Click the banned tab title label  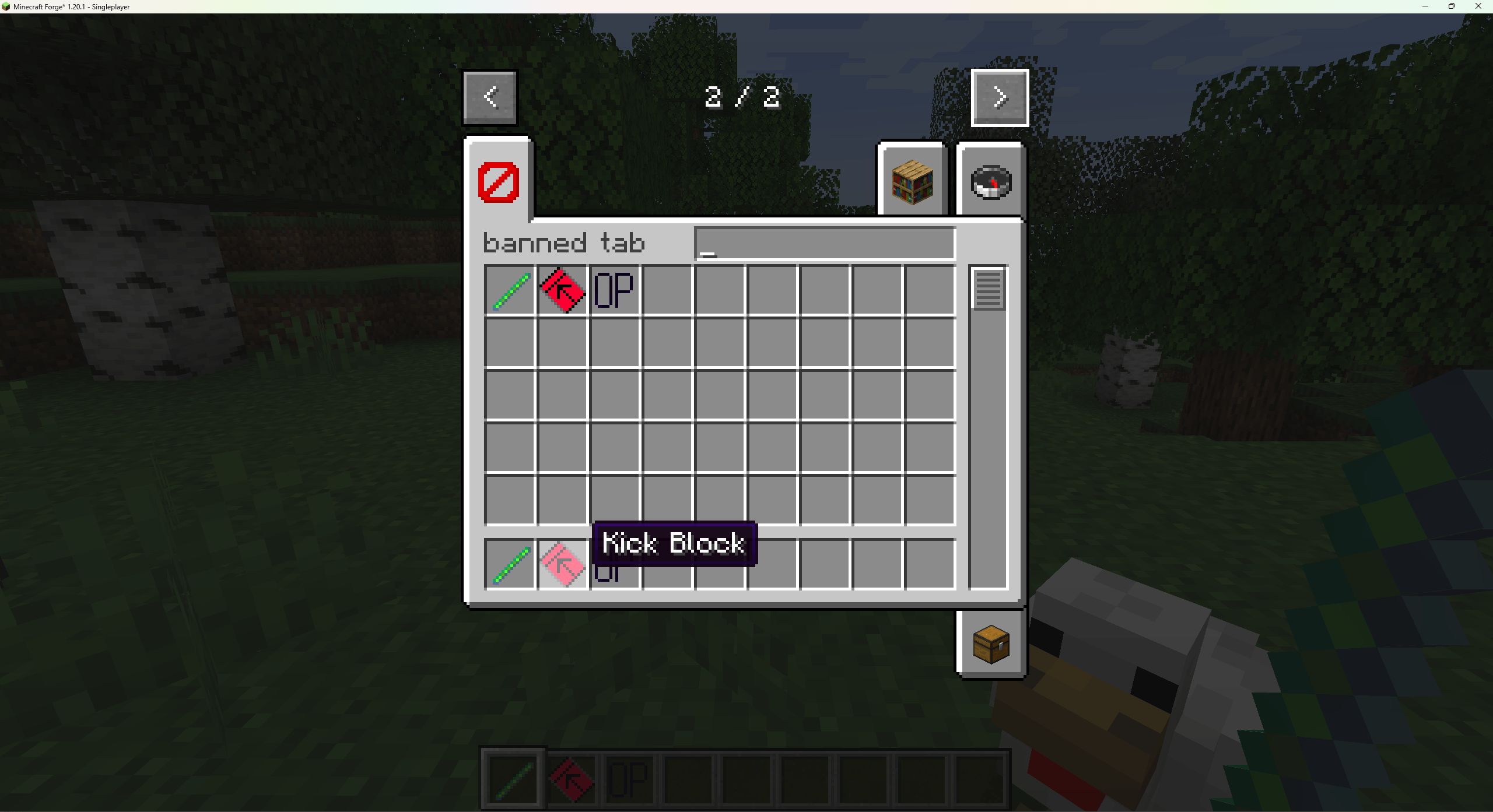click(564, 242)
